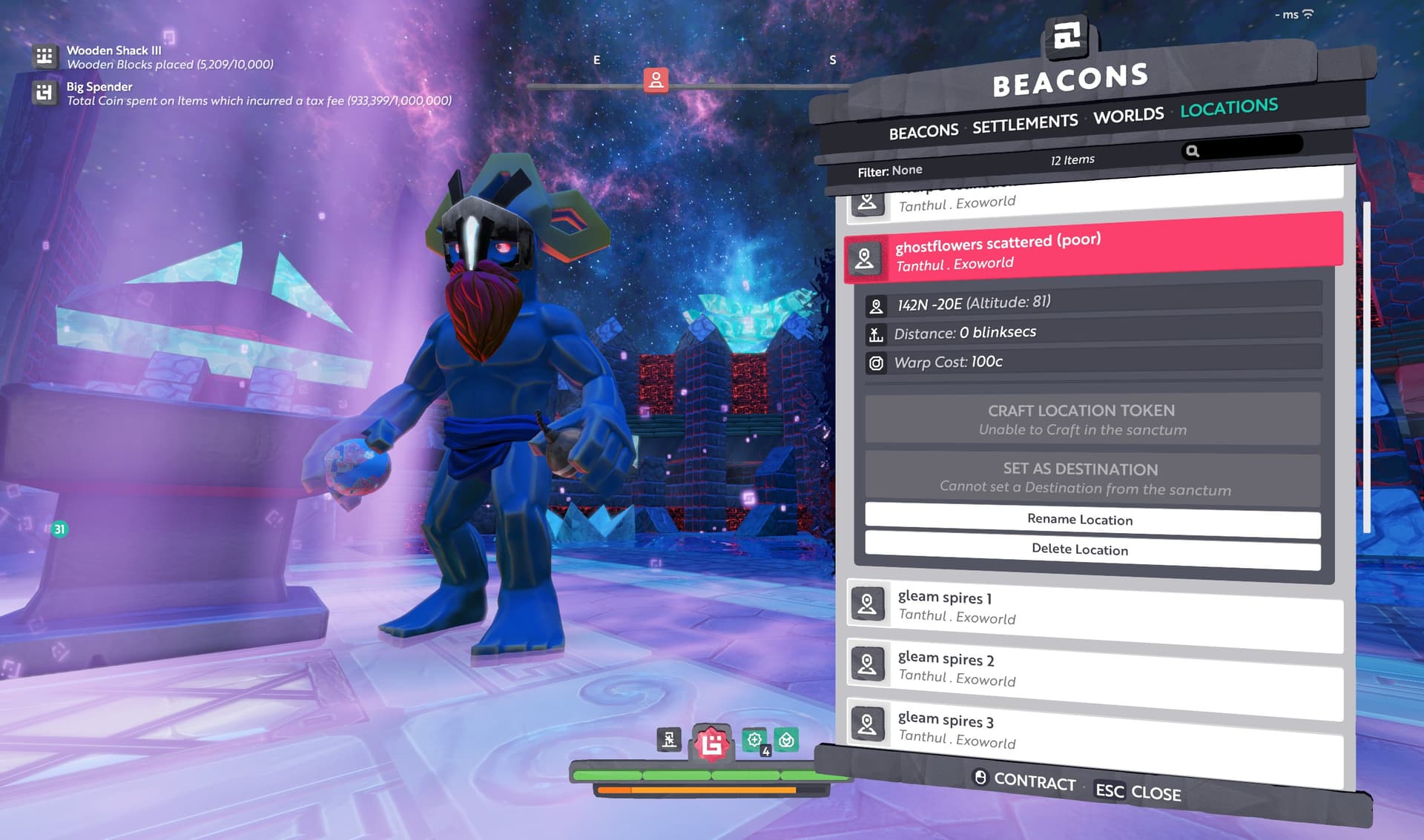Click the location search field
The height and width of the screenshot is (840, 1424).
pos(1247,148)
